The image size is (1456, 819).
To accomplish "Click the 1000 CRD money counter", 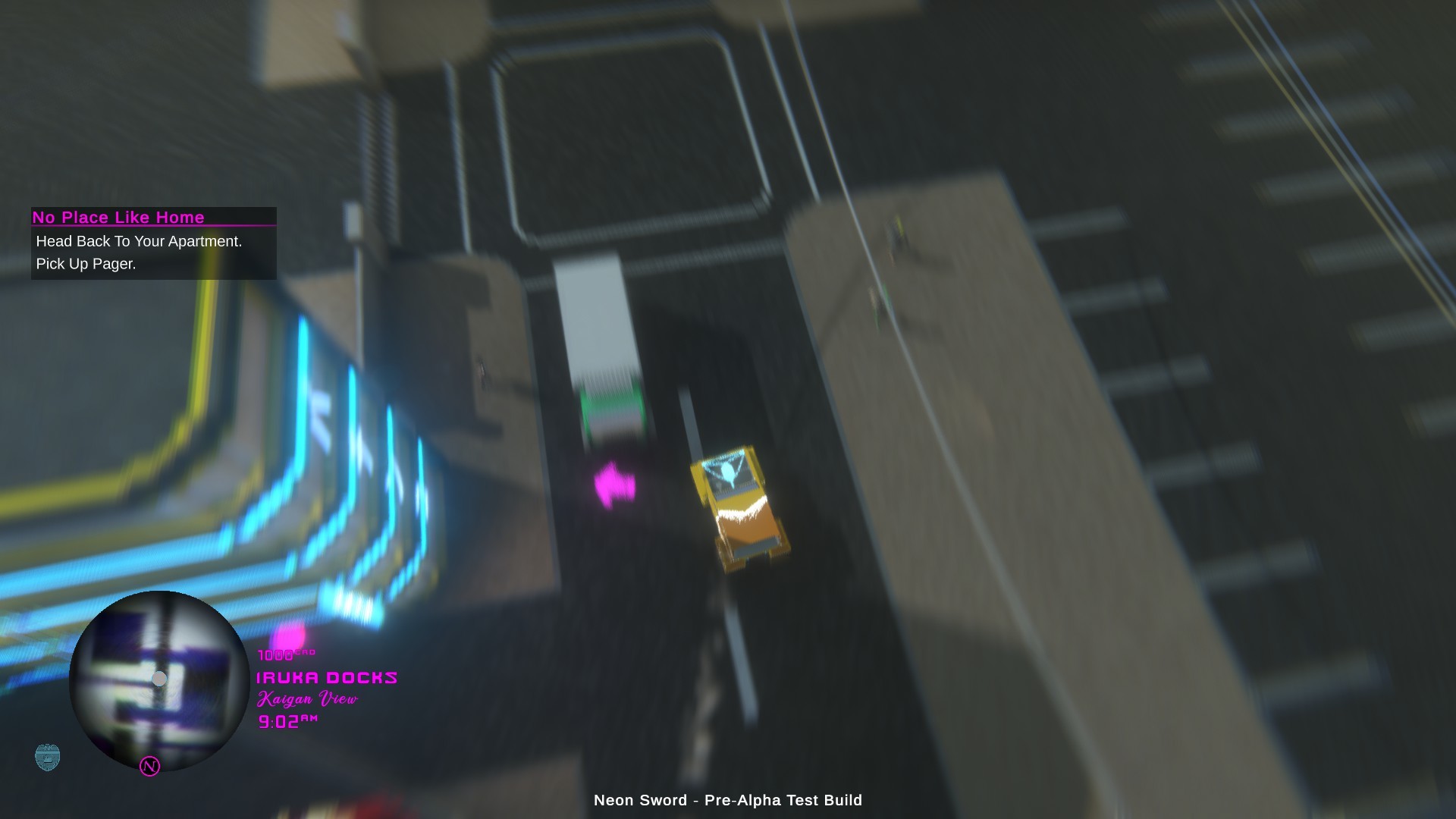I will [x=282, y=654].
